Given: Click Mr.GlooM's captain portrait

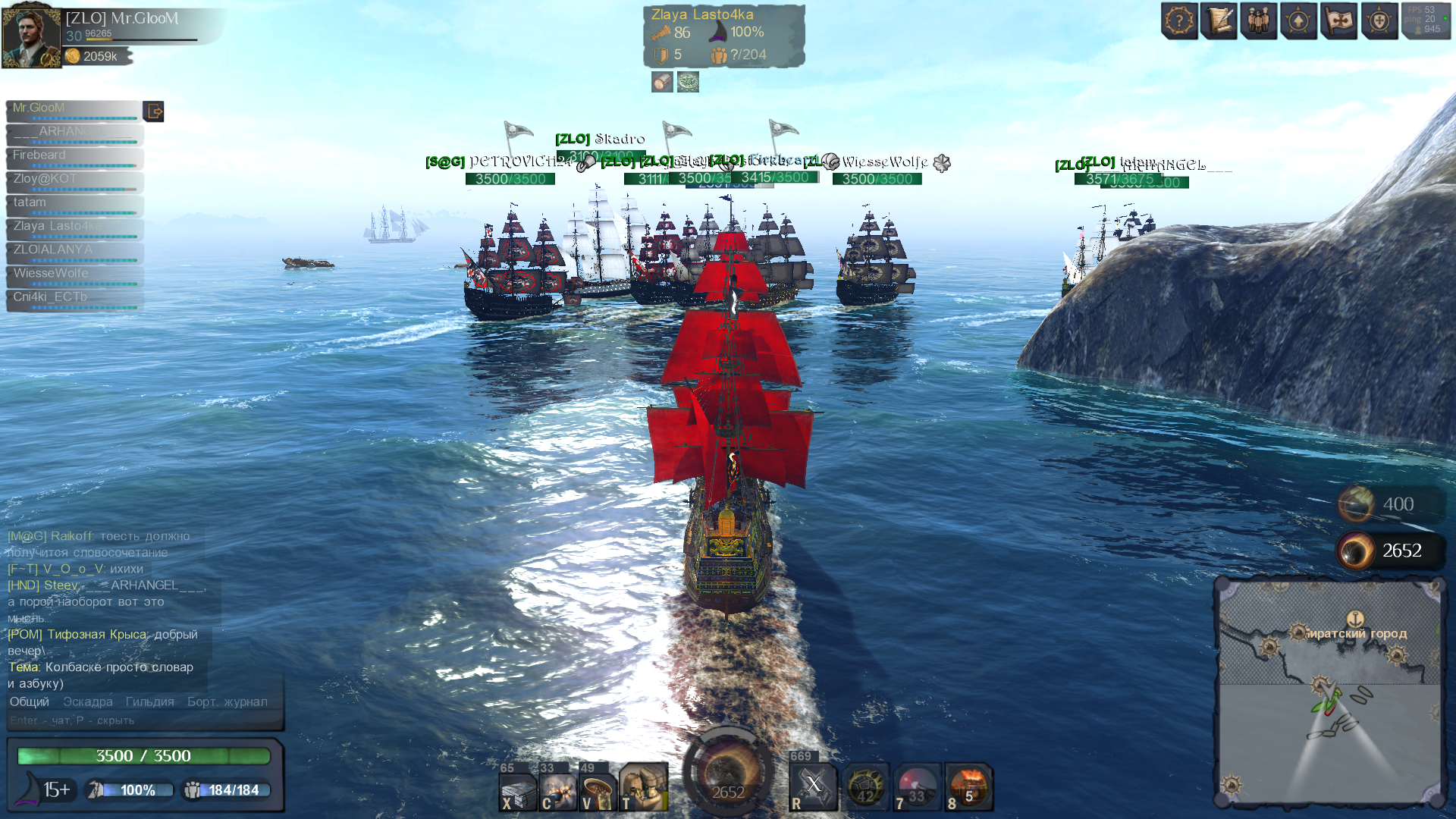Looking at the screenshot, I should pyautogui.click(x=31, y=36).
